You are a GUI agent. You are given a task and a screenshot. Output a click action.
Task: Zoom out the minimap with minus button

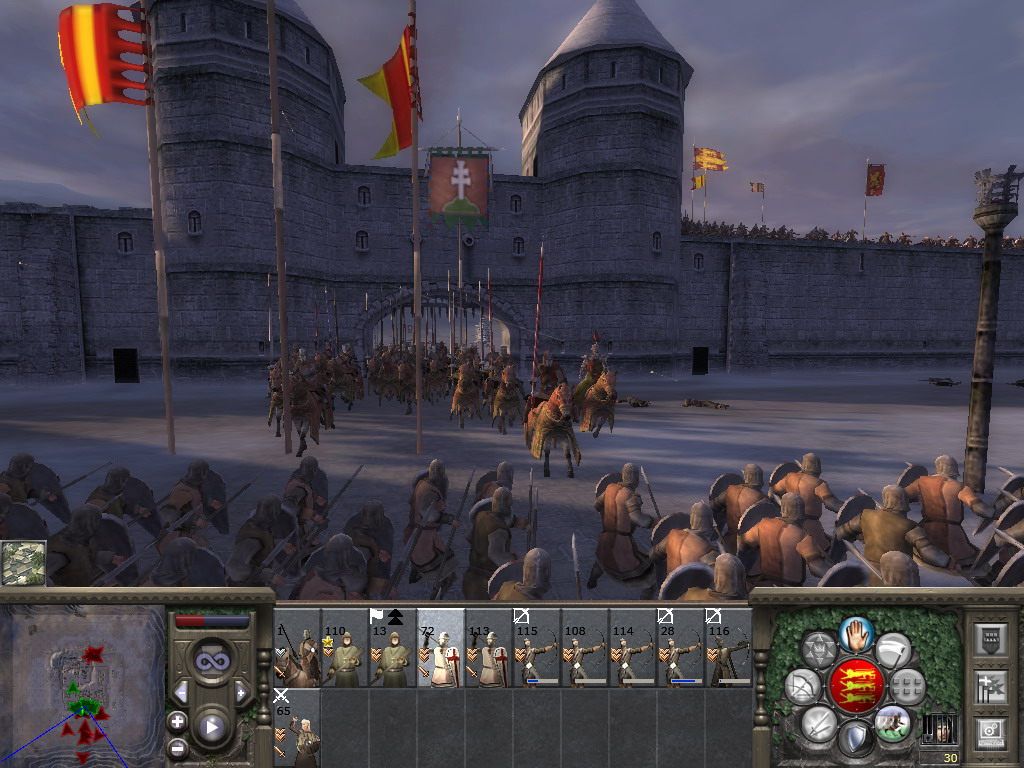click(x=177, y=747)
